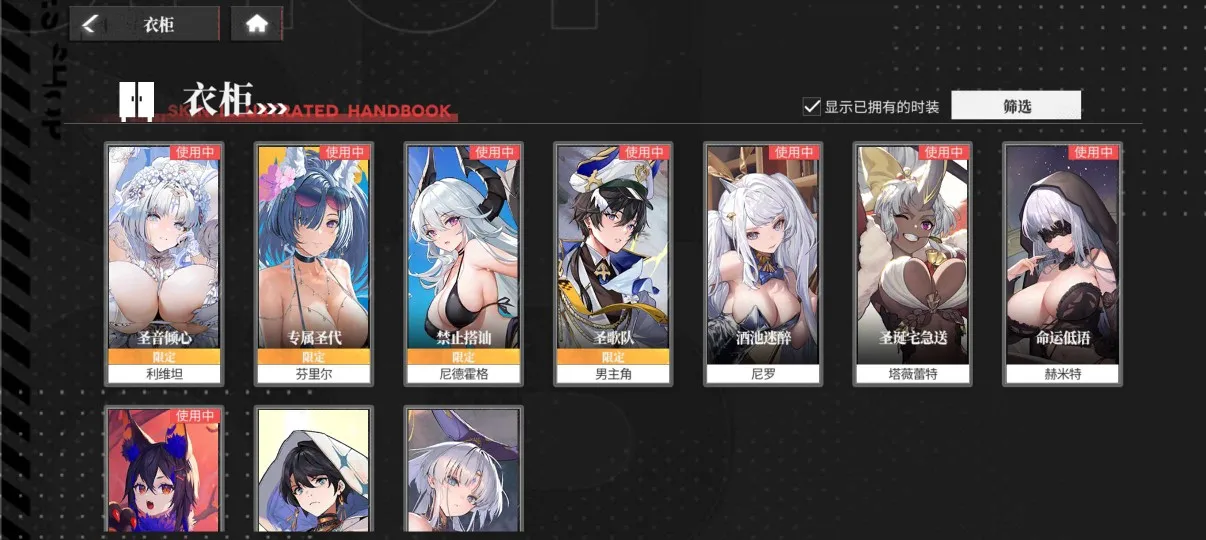Return to the home screen via house icon
Screen dimensions: 1206x540
(257, 25)
